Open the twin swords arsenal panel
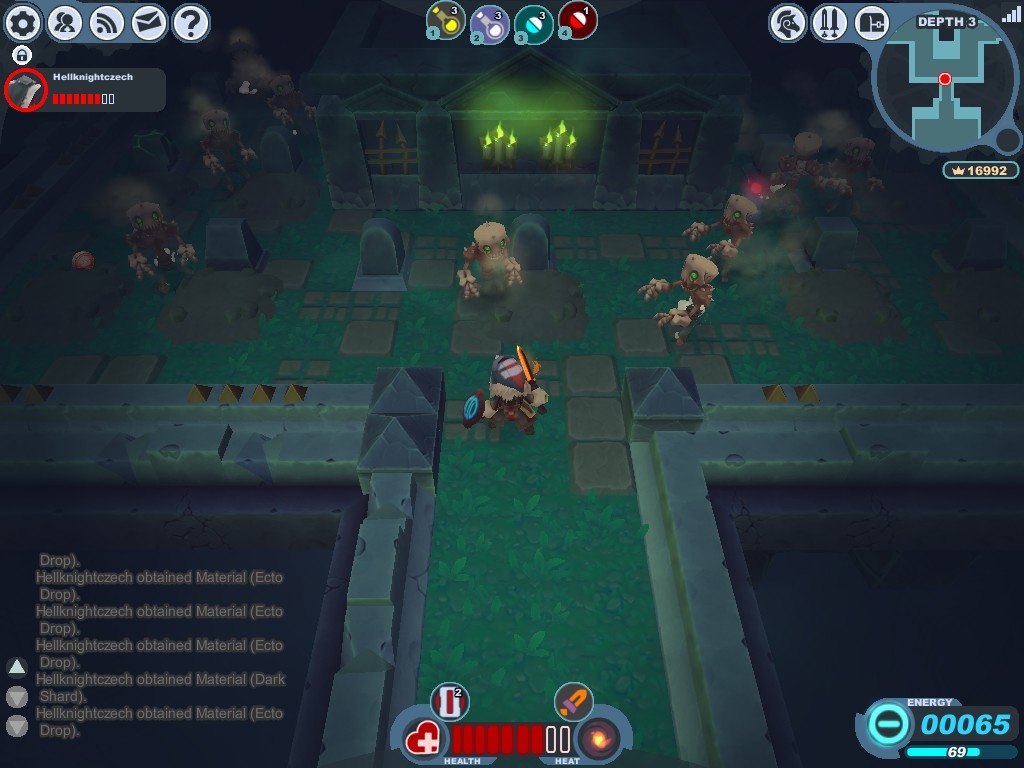 (x=830, y=22)
